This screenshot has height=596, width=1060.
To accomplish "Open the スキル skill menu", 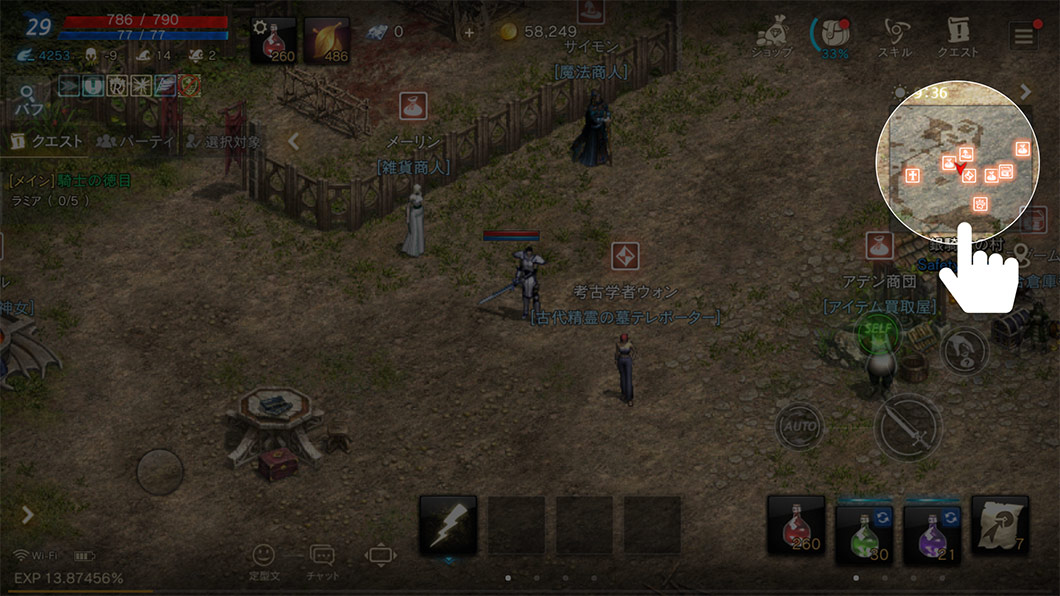I will [893, 38].
